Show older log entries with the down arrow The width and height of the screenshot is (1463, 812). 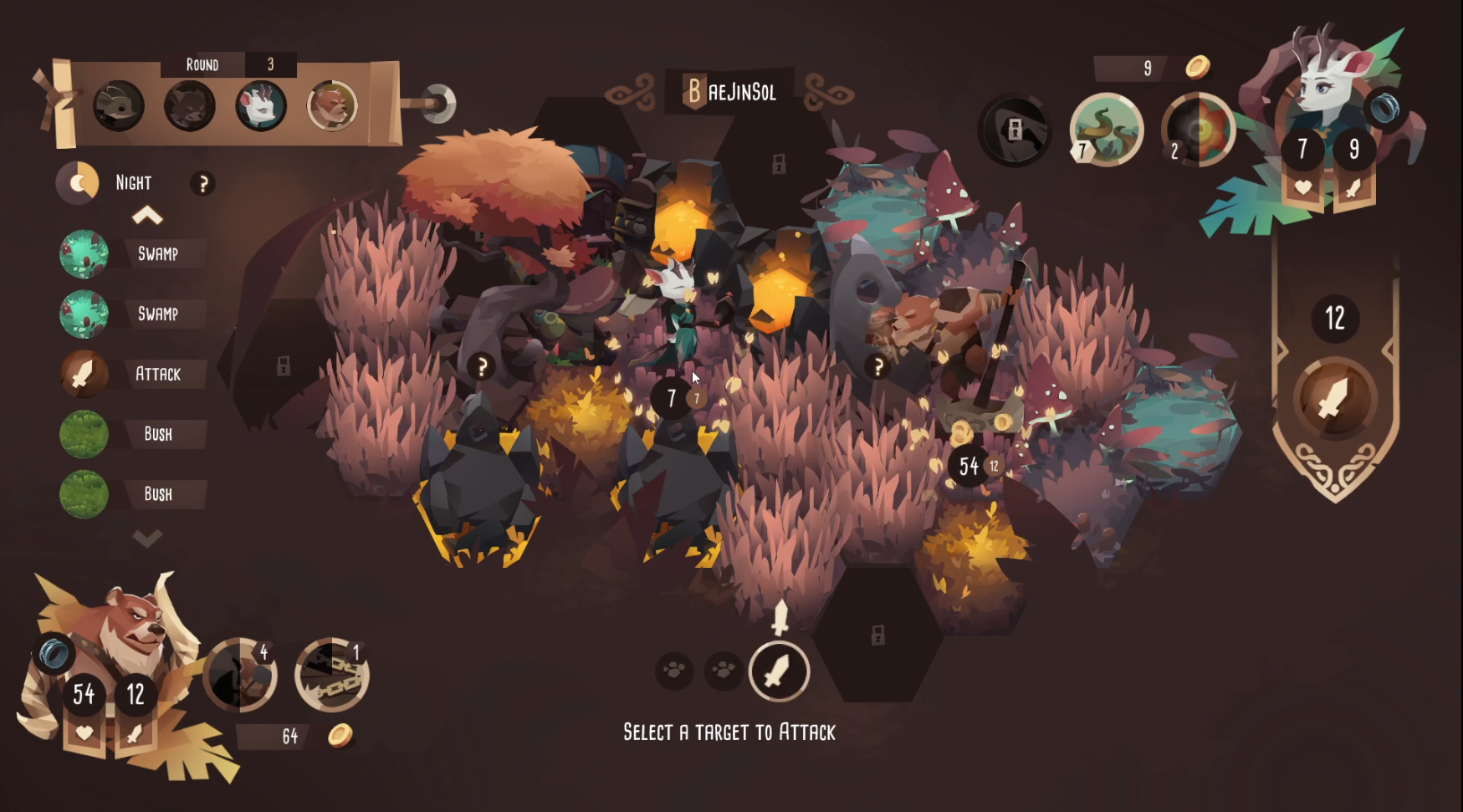[x=147, y=538]
